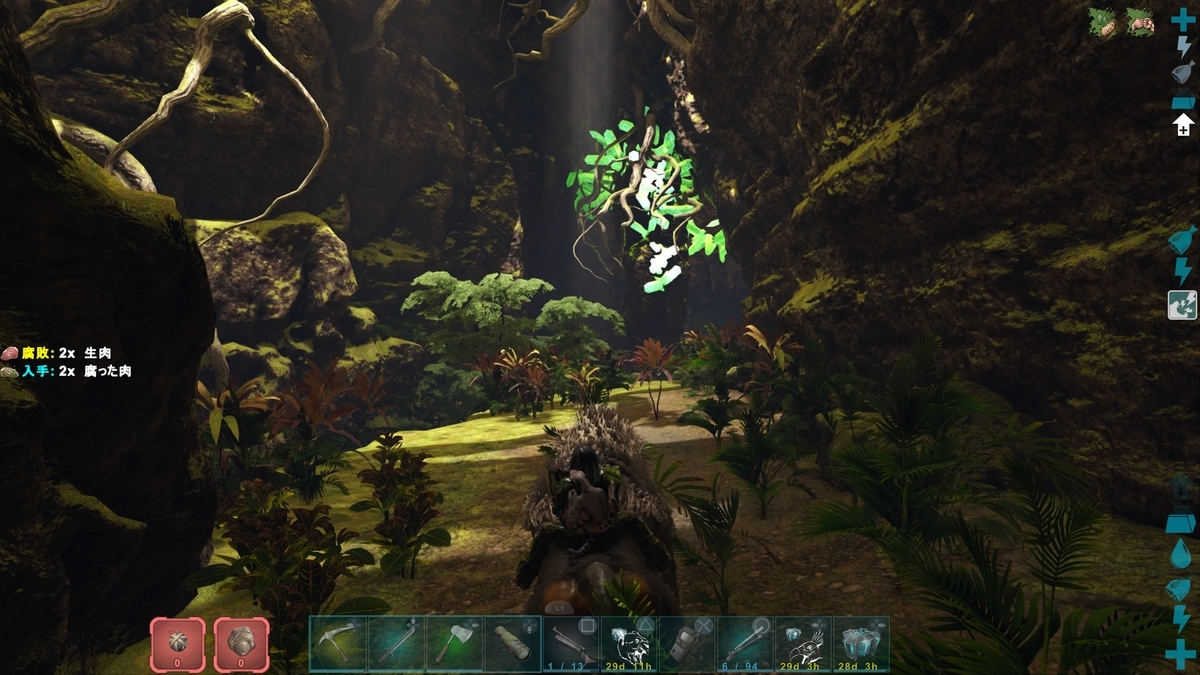Select the bird cryopod slot labeled 29d 3h
This screenshot has width=1200, height=675.
coord(803,643)
